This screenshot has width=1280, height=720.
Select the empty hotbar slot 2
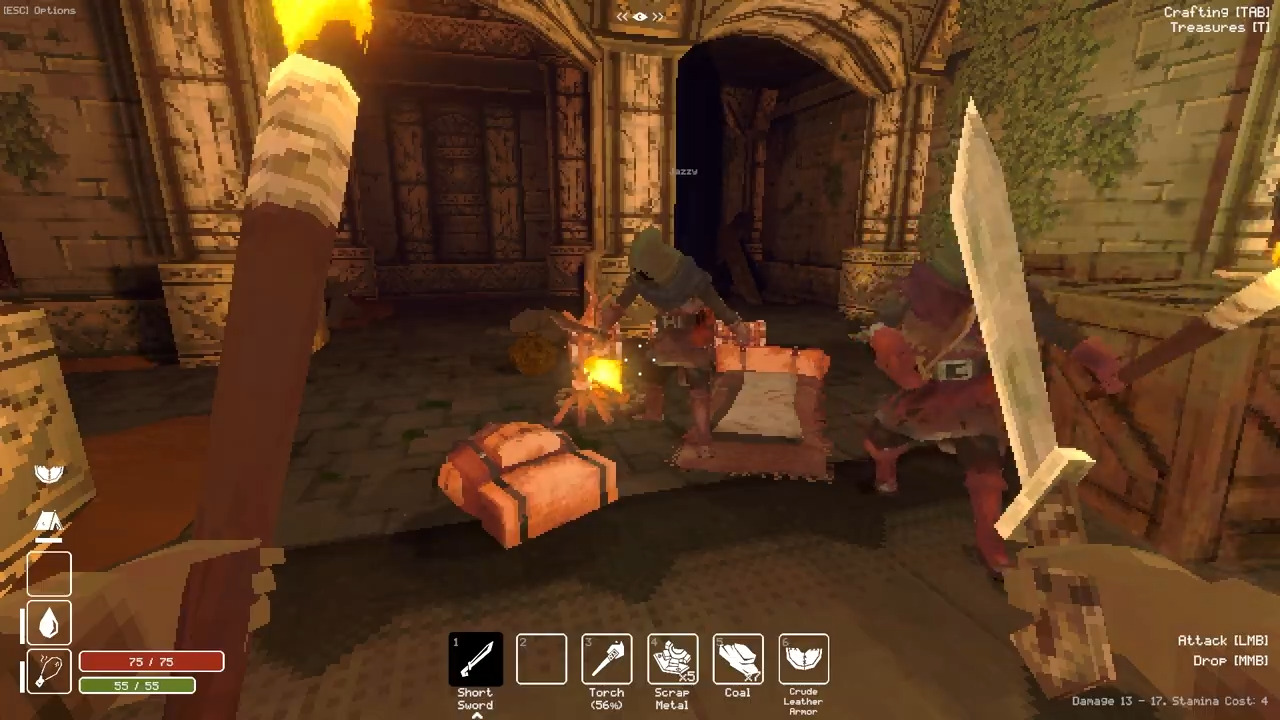(541, 657)
